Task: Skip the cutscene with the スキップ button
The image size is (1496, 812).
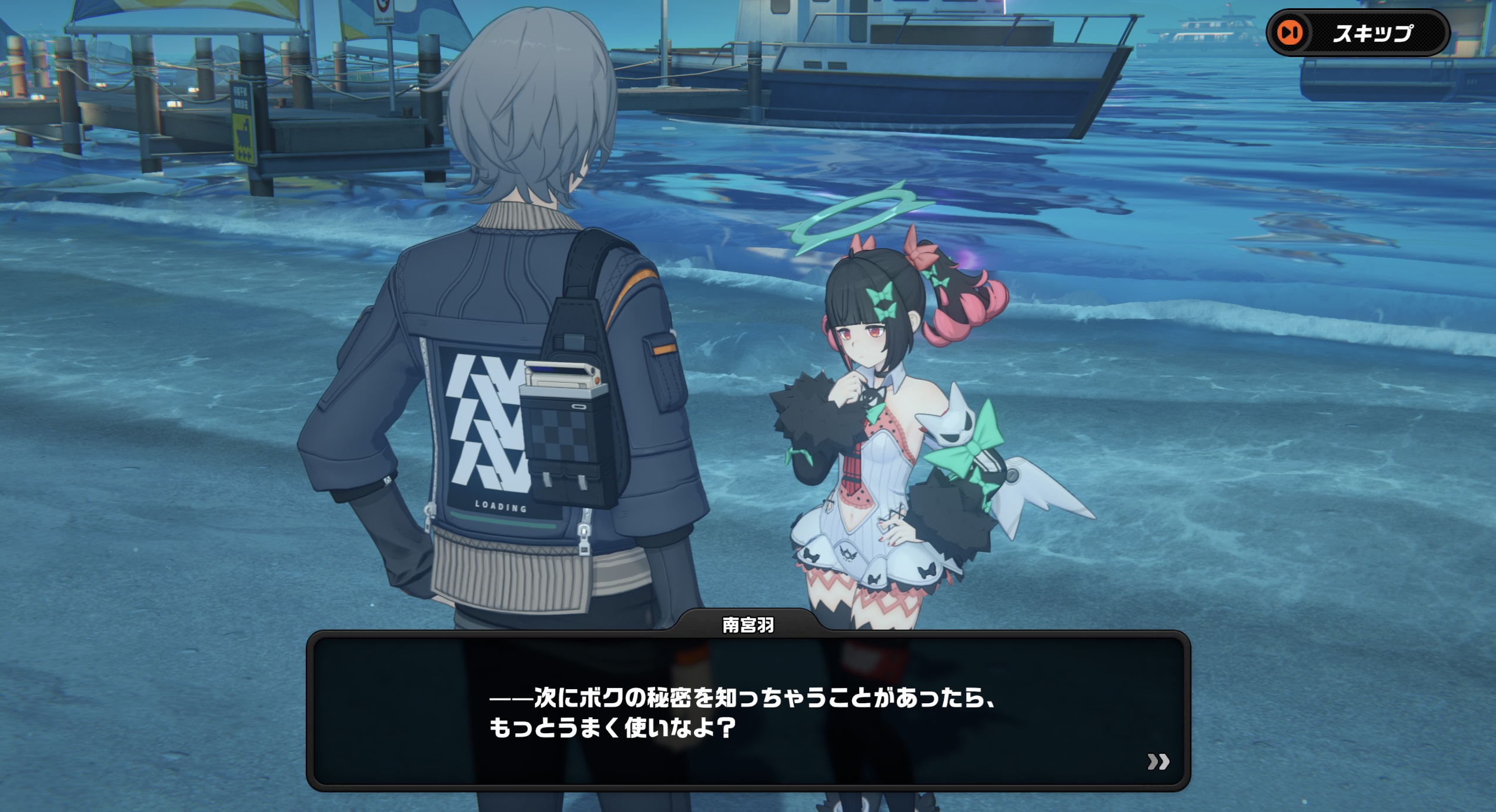Action: click(1357, 34)
